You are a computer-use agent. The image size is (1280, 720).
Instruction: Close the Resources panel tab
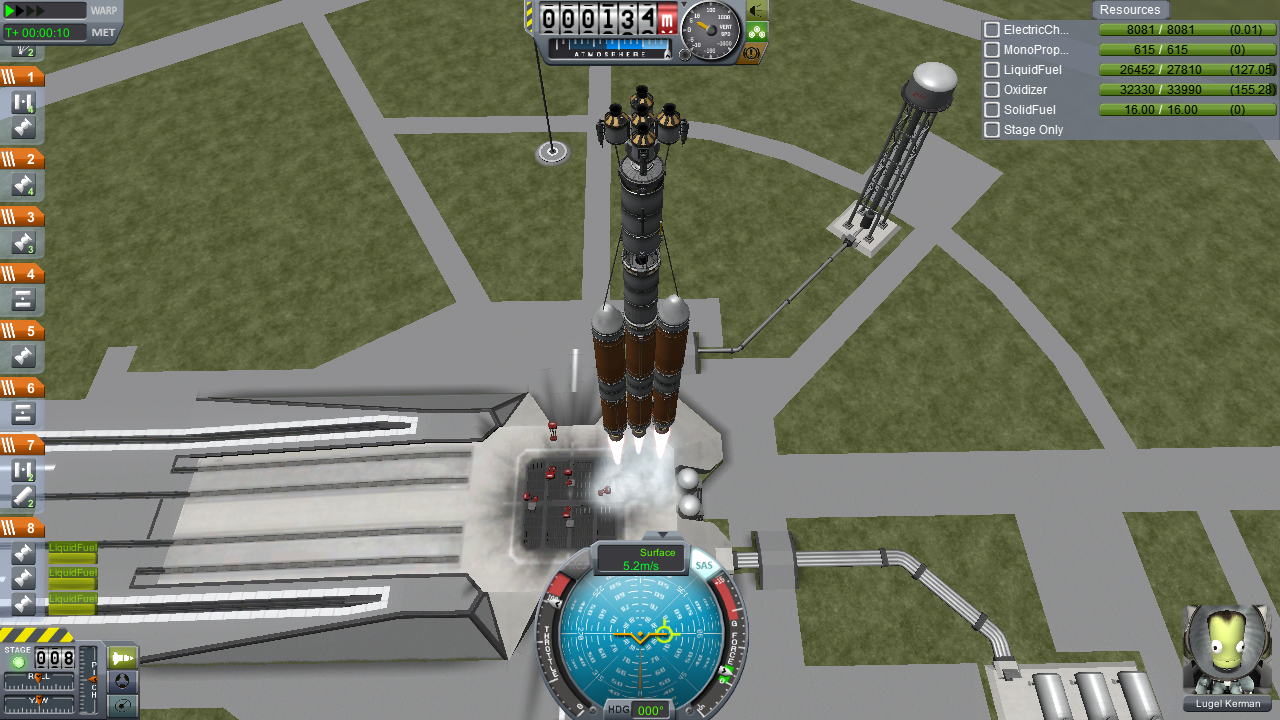pos(1130,10)
